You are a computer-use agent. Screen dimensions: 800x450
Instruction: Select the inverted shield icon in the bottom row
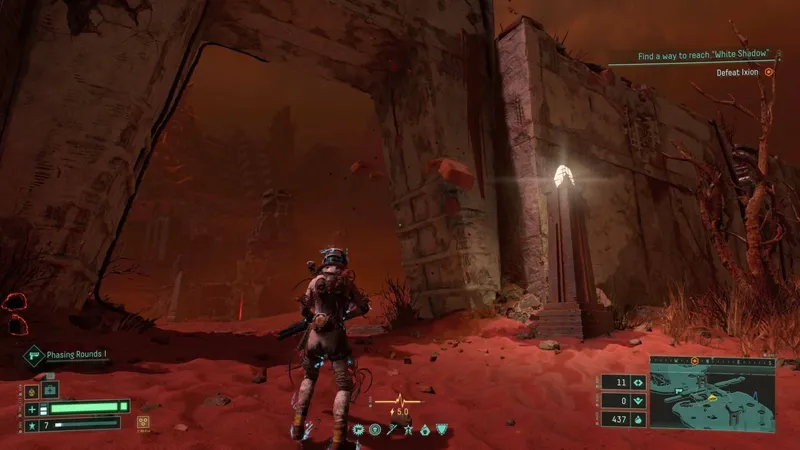click(441, 430)
